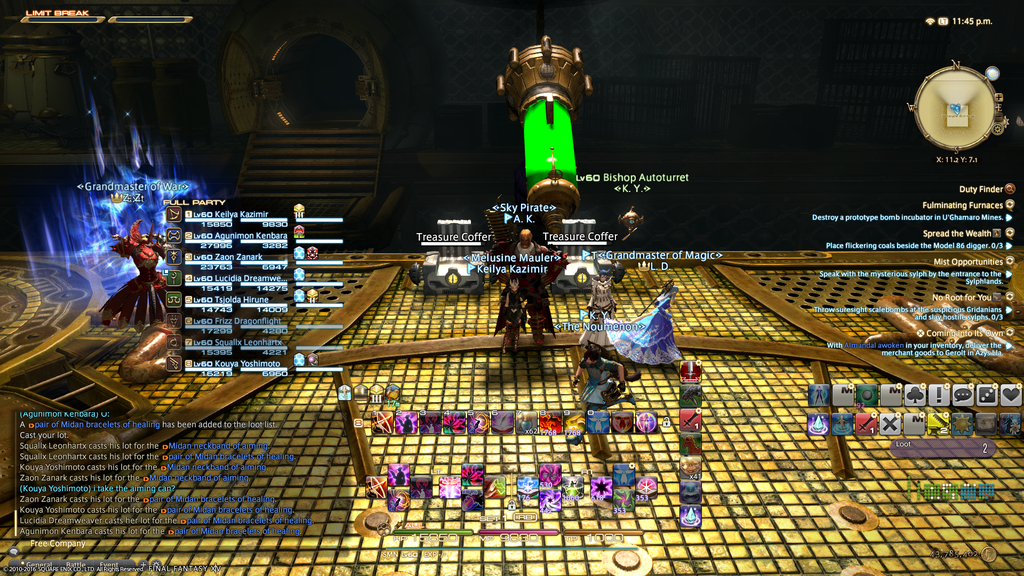Click the exclamation mark macro icon

[x=938, y=395]
